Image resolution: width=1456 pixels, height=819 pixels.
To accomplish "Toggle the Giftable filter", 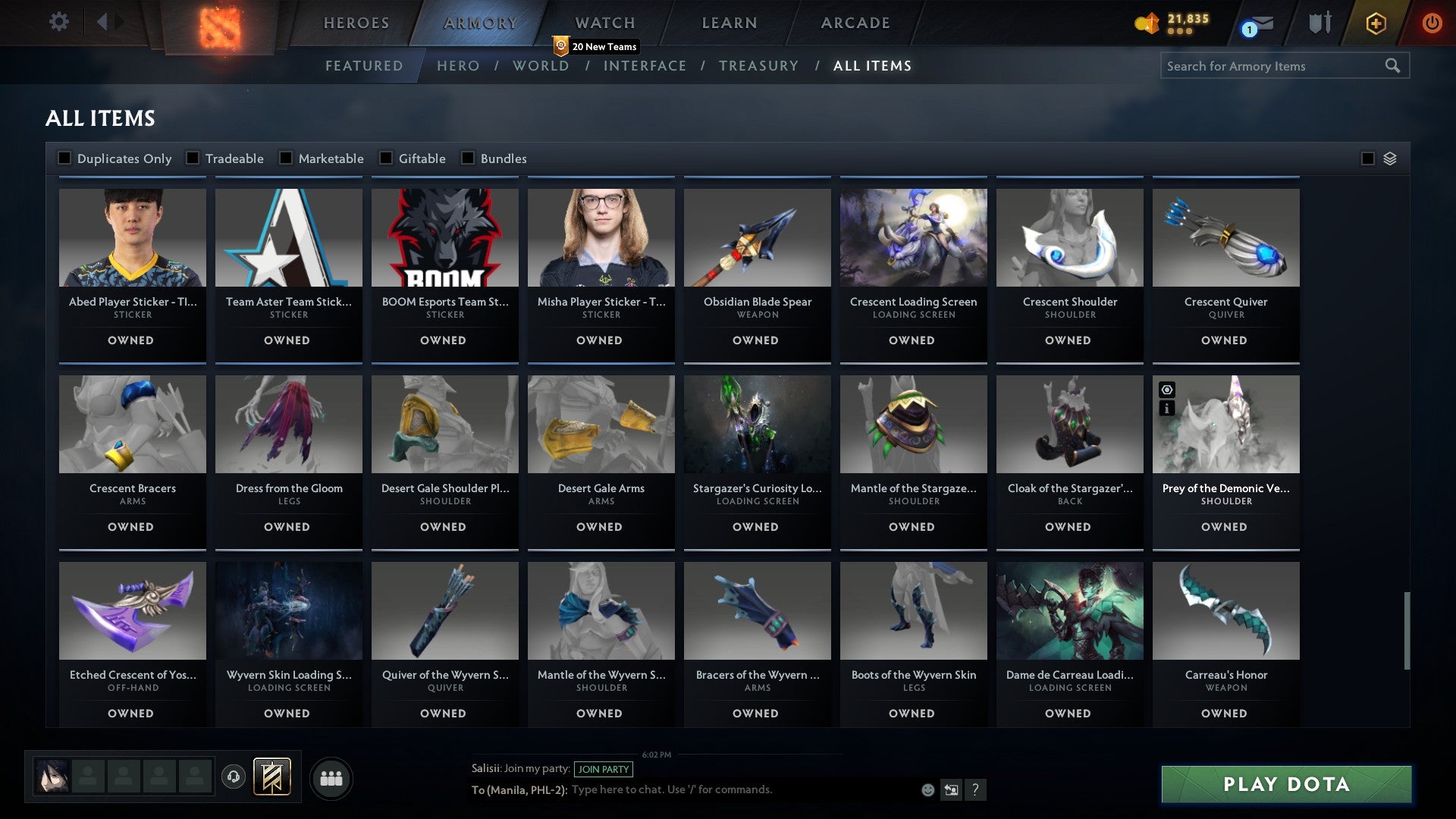I will 387,158.
